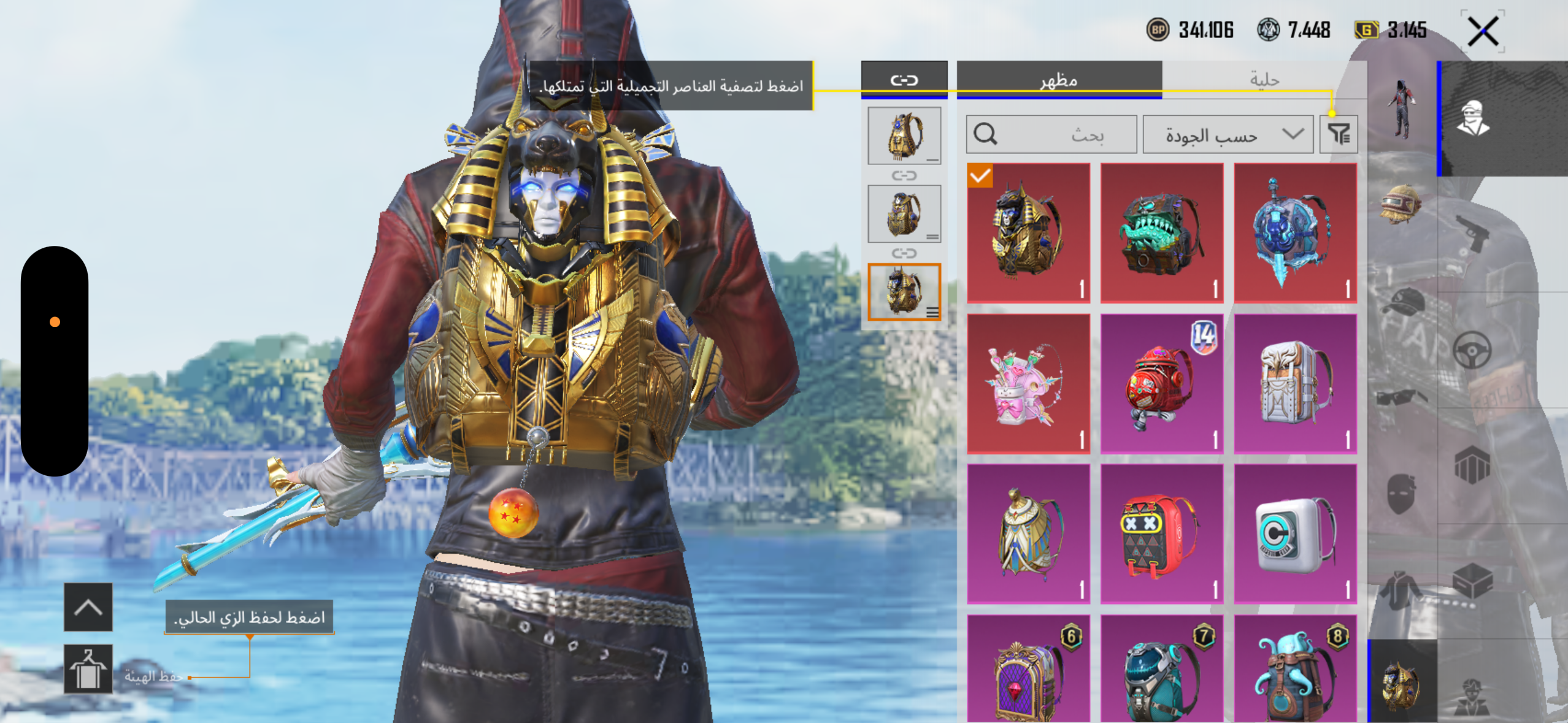Screen dimensions: 1568x723
Task: Open the حسب الجودة sort dropdown
Action: pyautogui.click(x=1228, y=134)
